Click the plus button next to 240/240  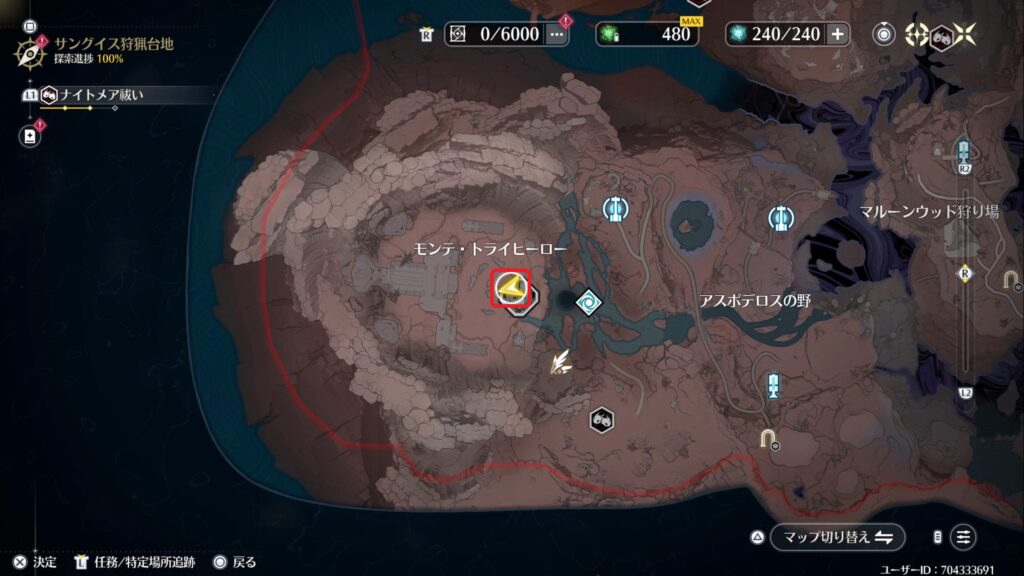click(837, 34)
